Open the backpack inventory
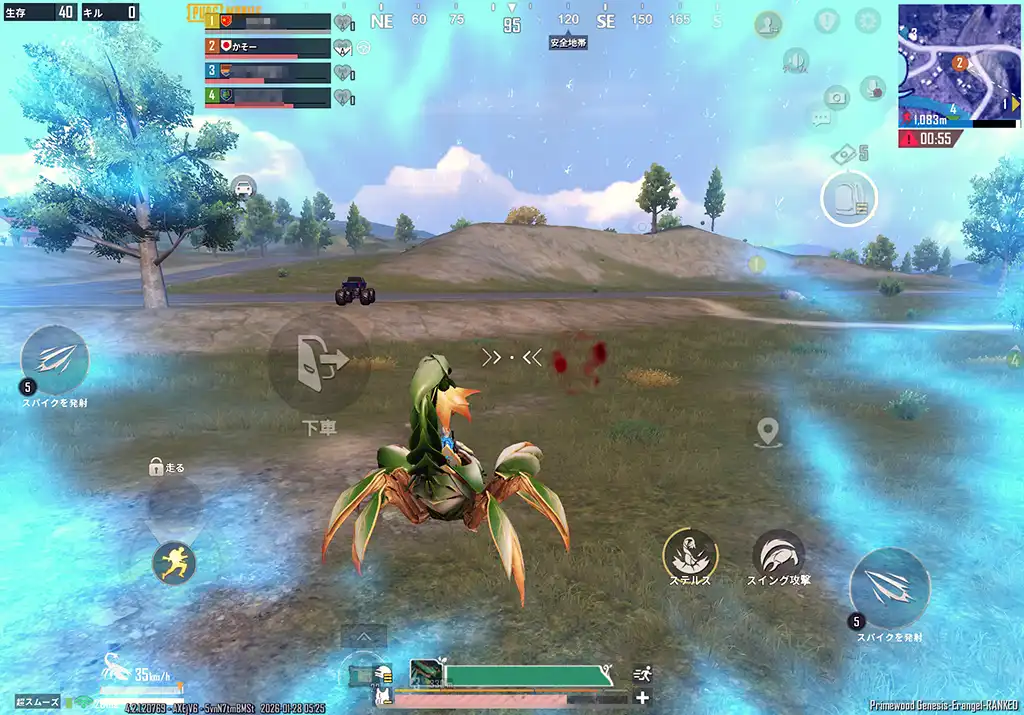1024x715 pixels. point(849,198)
